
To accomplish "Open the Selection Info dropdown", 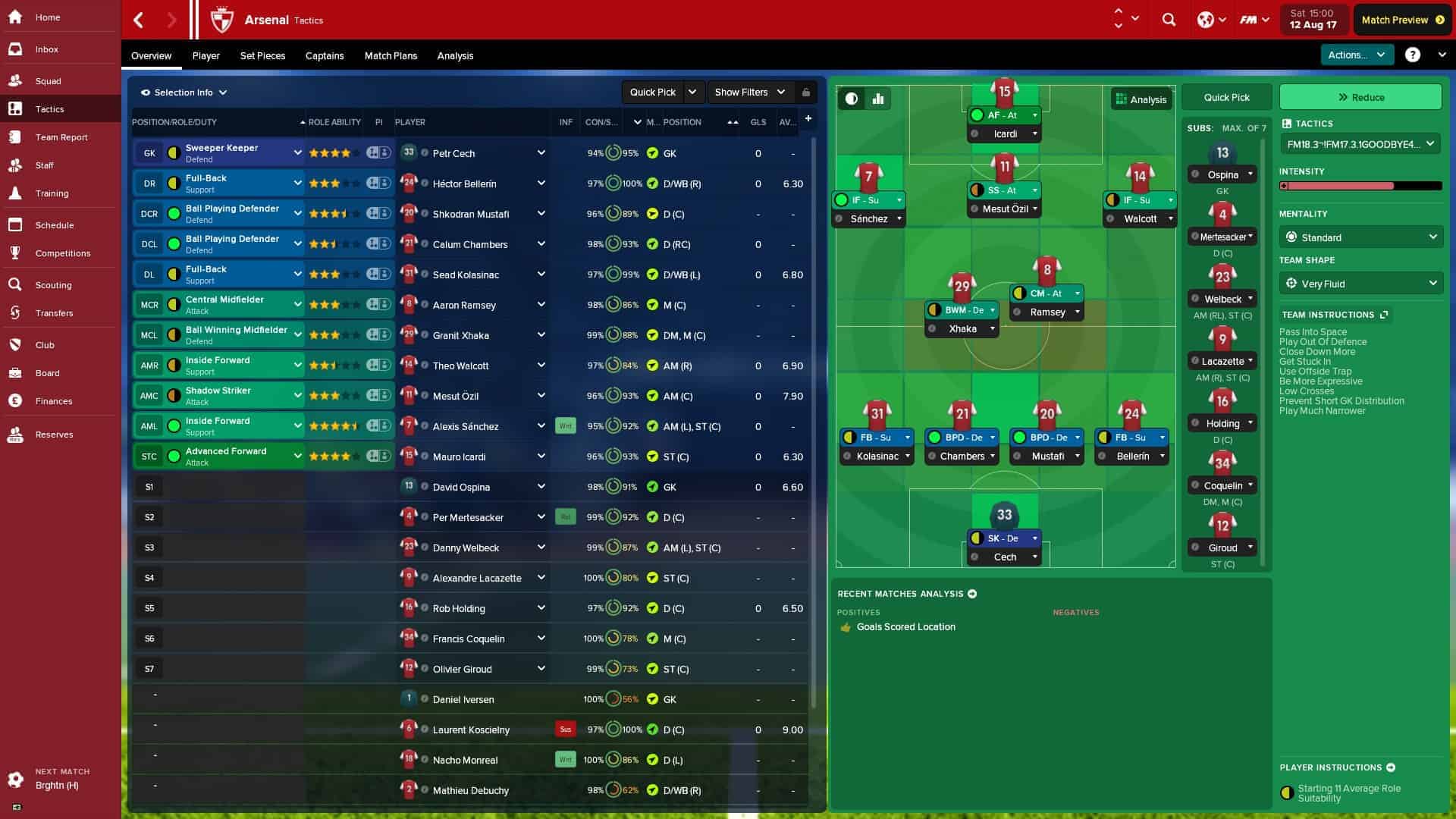I will pos(184,93).
